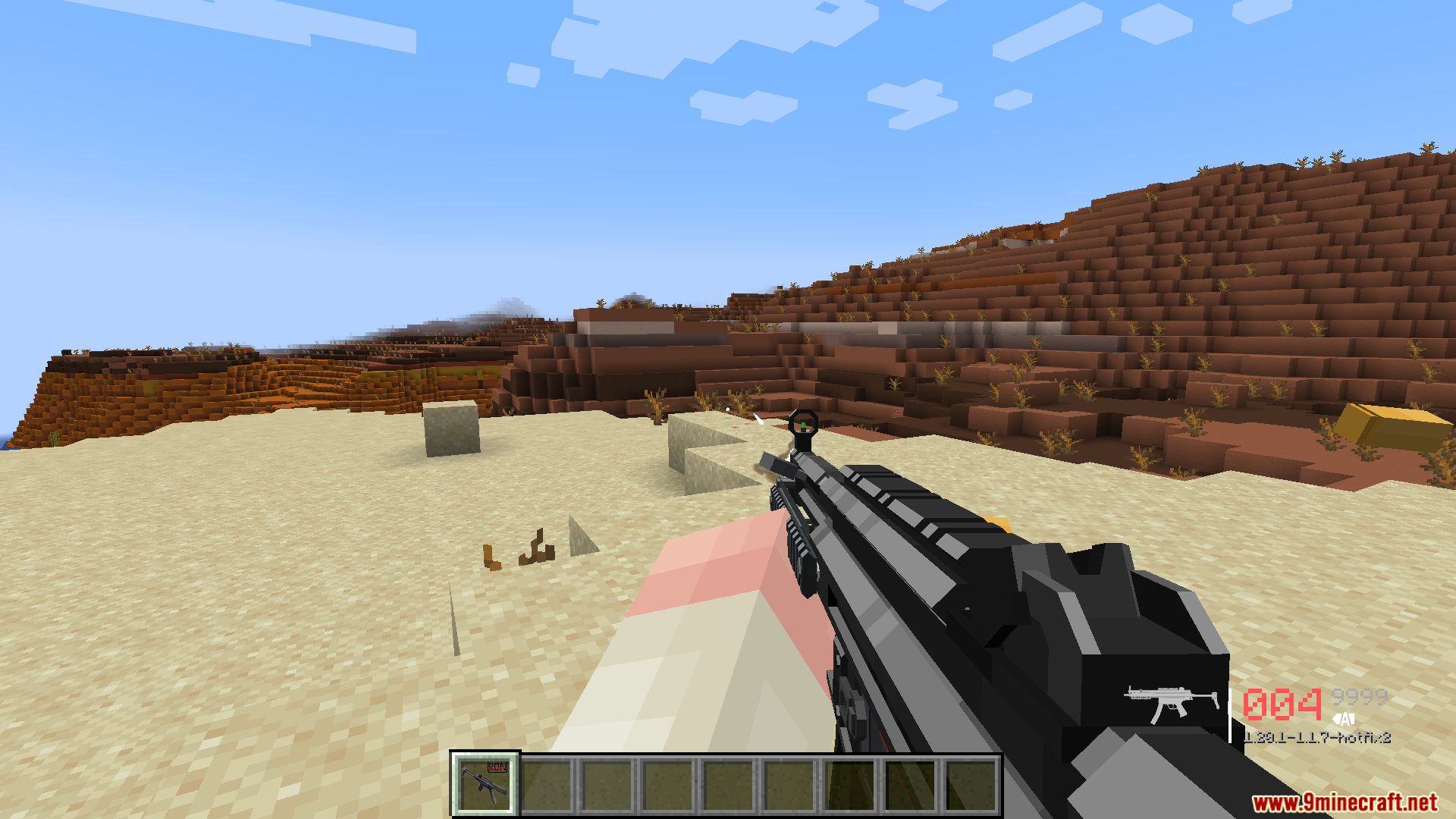Click the RON label on the hotbar weapon
The image size is (1456, 819).
click(x=497, y=767)
